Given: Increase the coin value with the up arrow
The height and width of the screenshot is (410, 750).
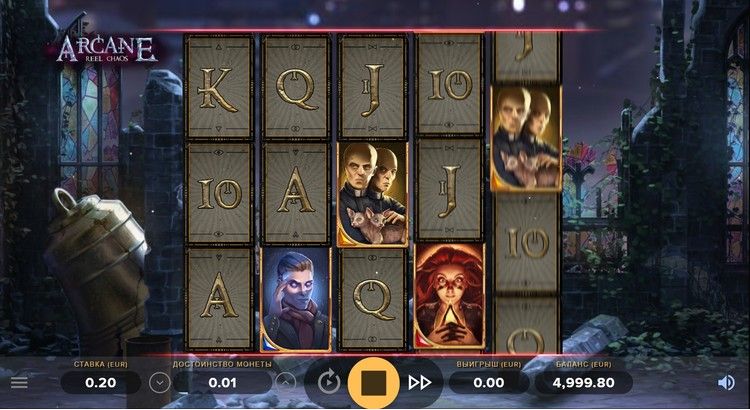Looking at the screenshot, I should tap(285, 382).
